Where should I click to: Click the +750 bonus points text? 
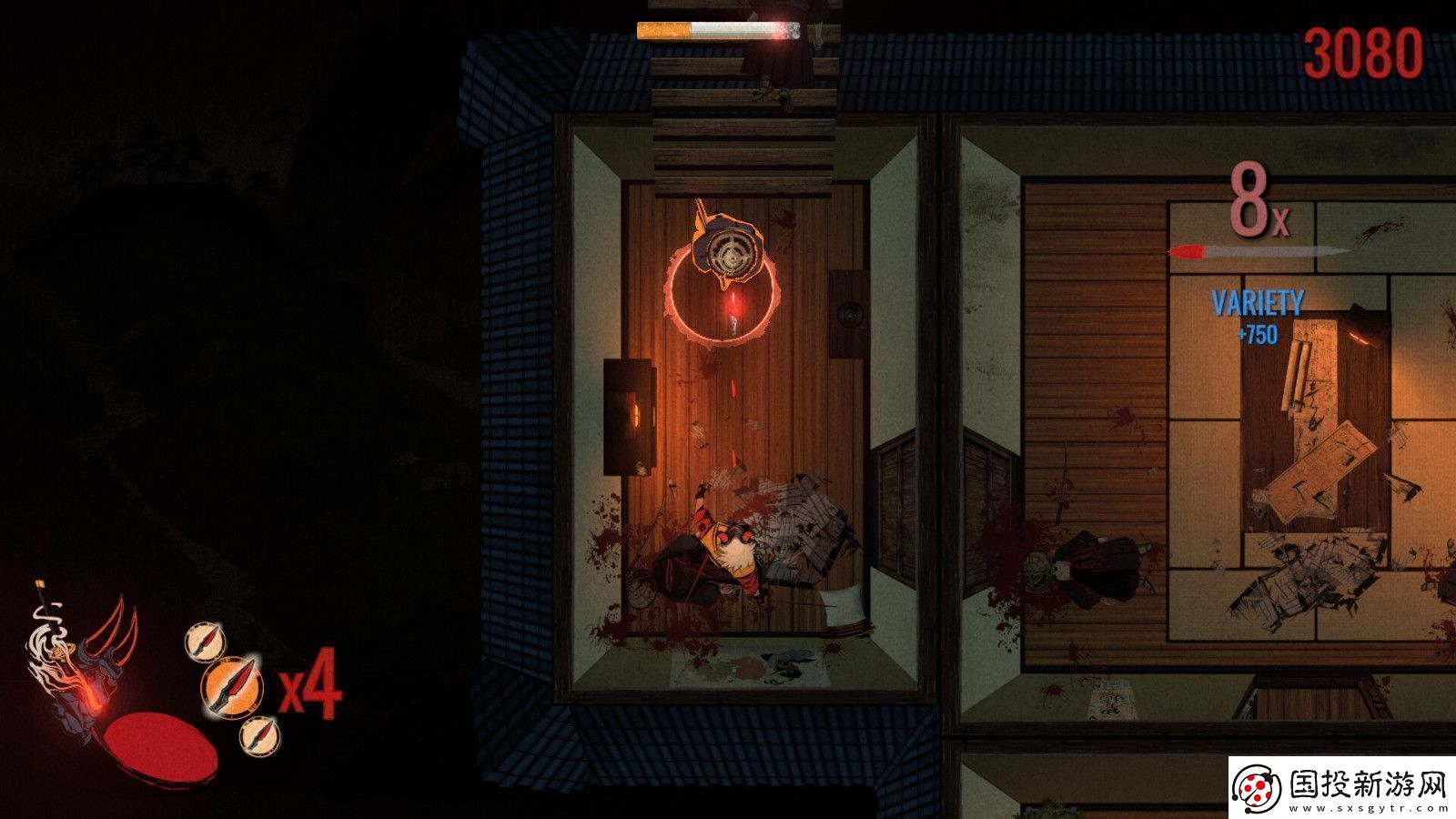click(1259, 333)
